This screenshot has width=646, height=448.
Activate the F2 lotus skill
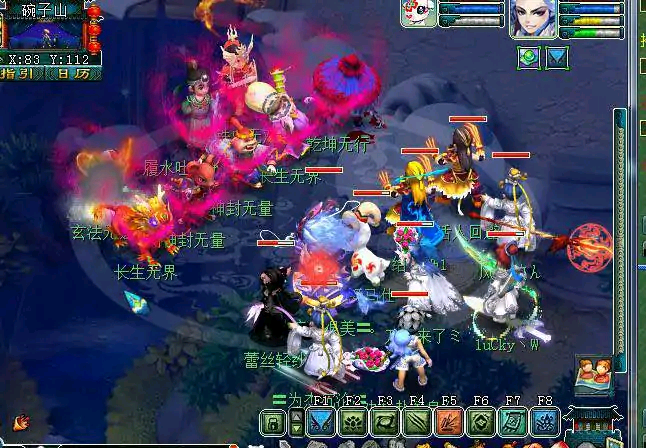click(353, 421)
